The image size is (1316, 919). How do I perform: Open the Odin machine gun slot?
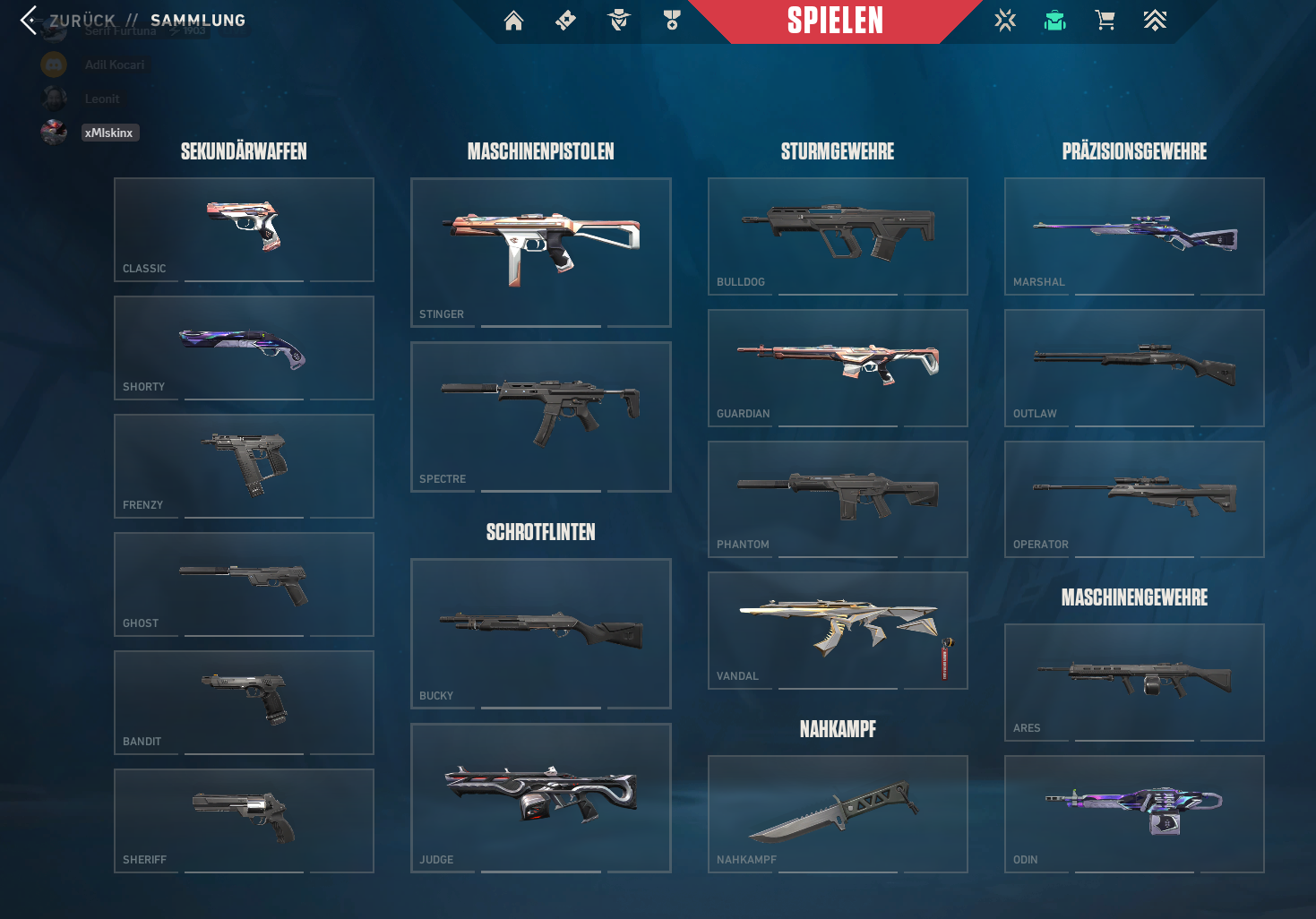click(1134, 813)
